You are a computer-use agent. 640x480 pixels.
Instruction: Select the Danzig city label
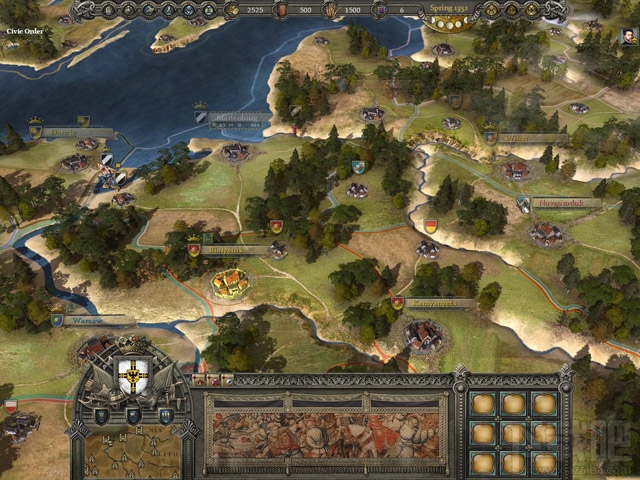(76, 133)
